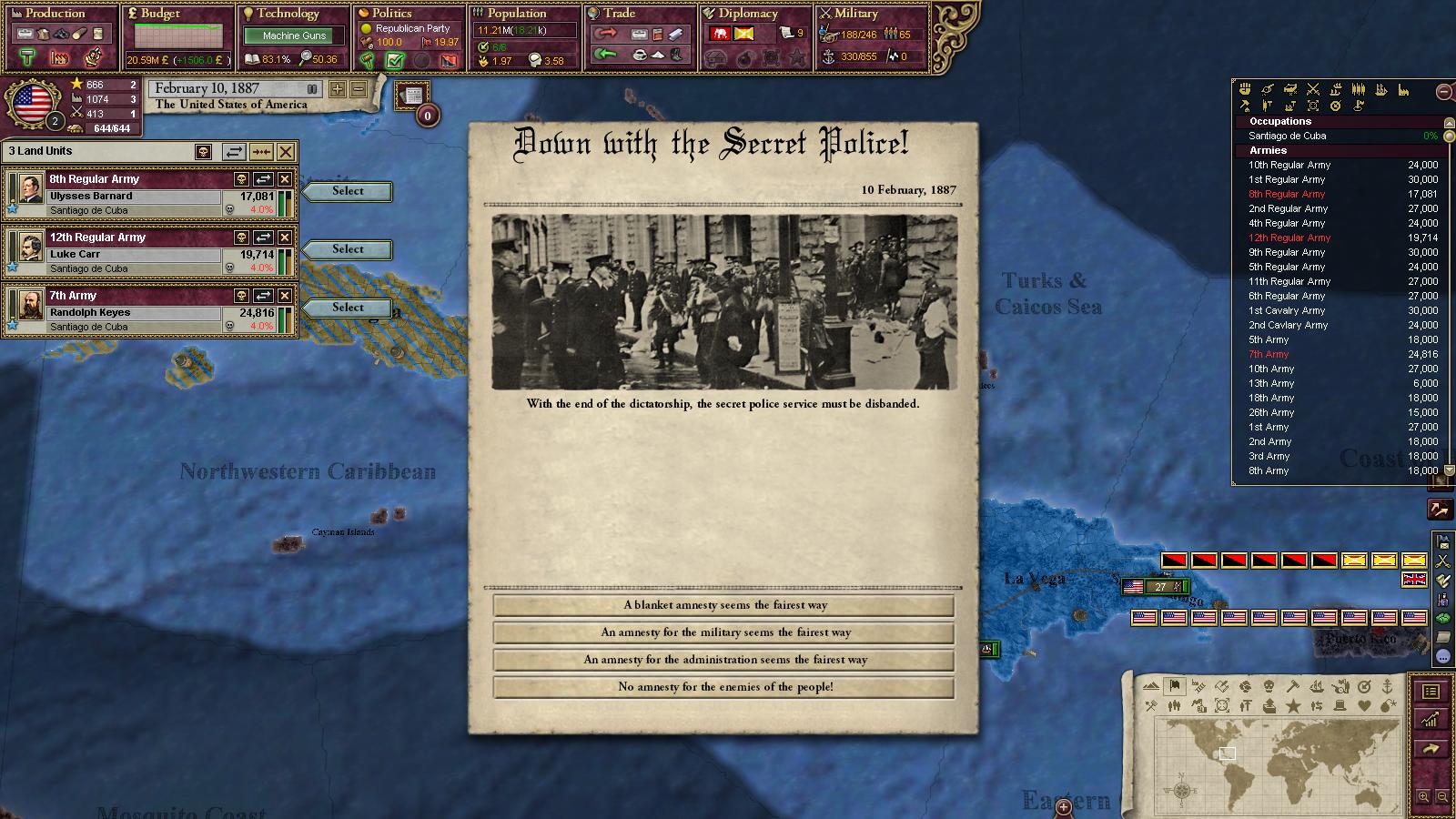Image resolution: width=1456 pixels, height=819 pixels.
Task: Select the 7th Army under Randolph Keyes
Action: coord(348,308)
